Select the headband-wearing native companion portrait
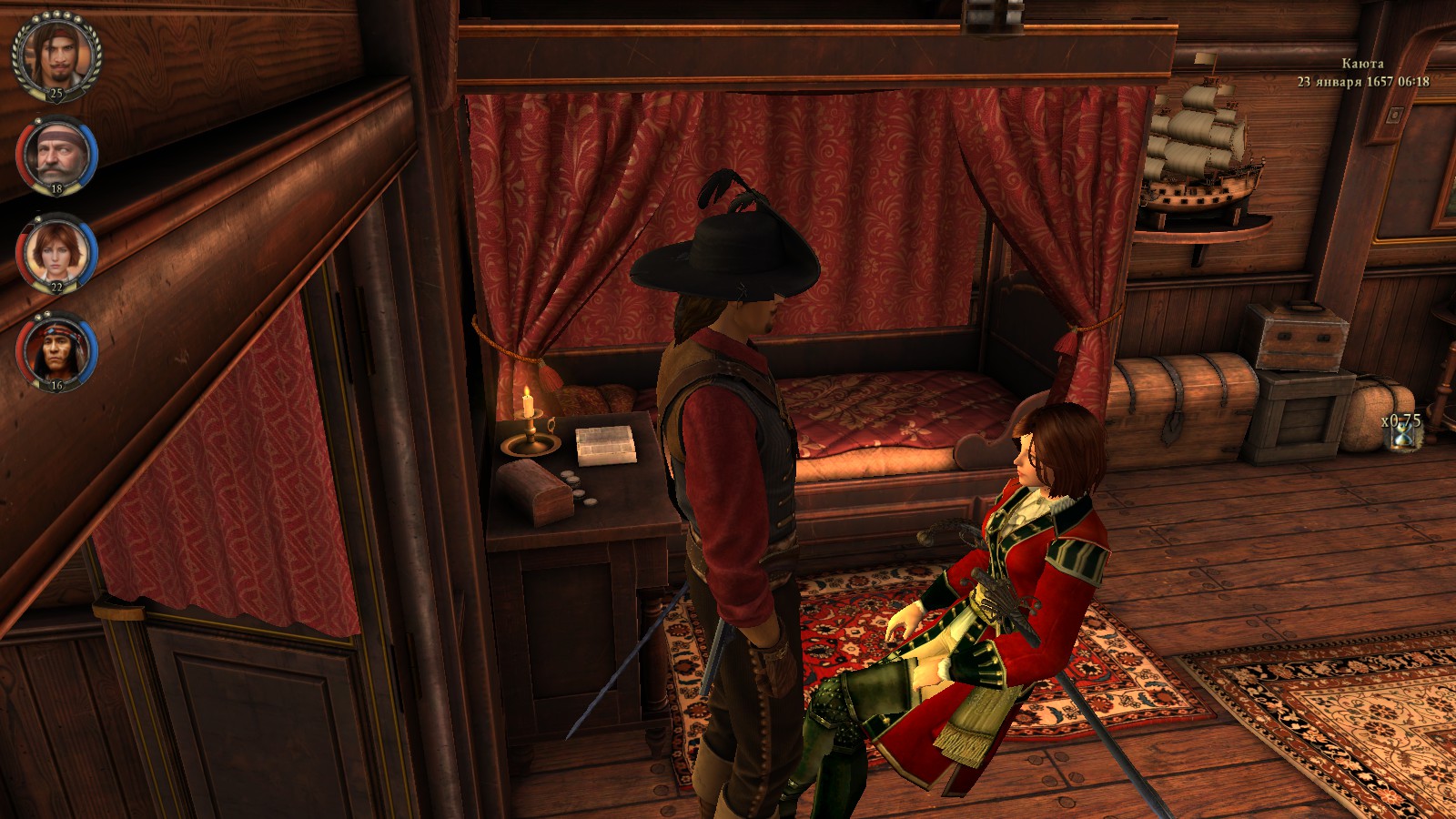Viewport: 1456px width, 819px height. click(56, 350)
